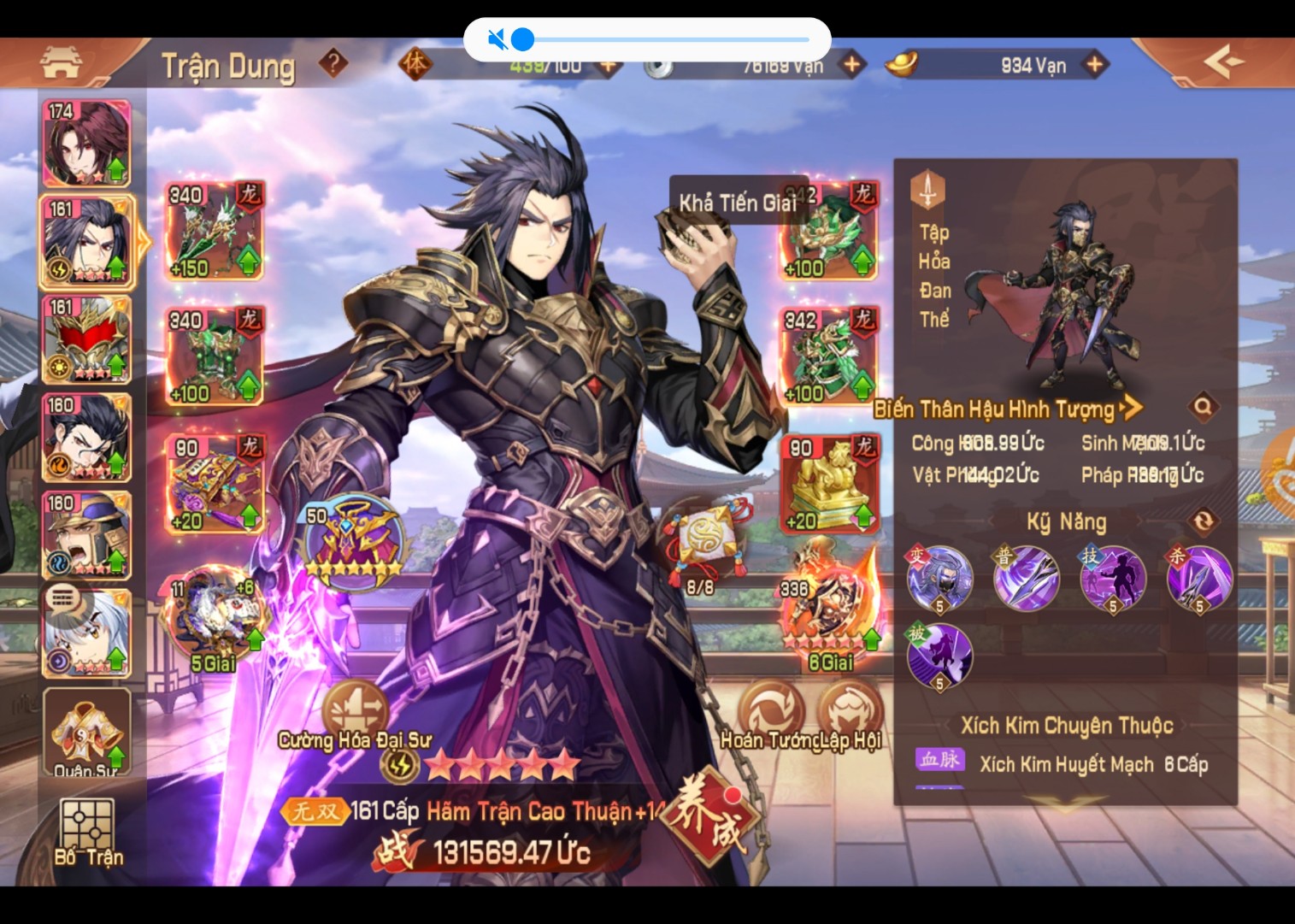
Task: Open the Quân Sư advisor slot icon
Action: pos(86,732)
